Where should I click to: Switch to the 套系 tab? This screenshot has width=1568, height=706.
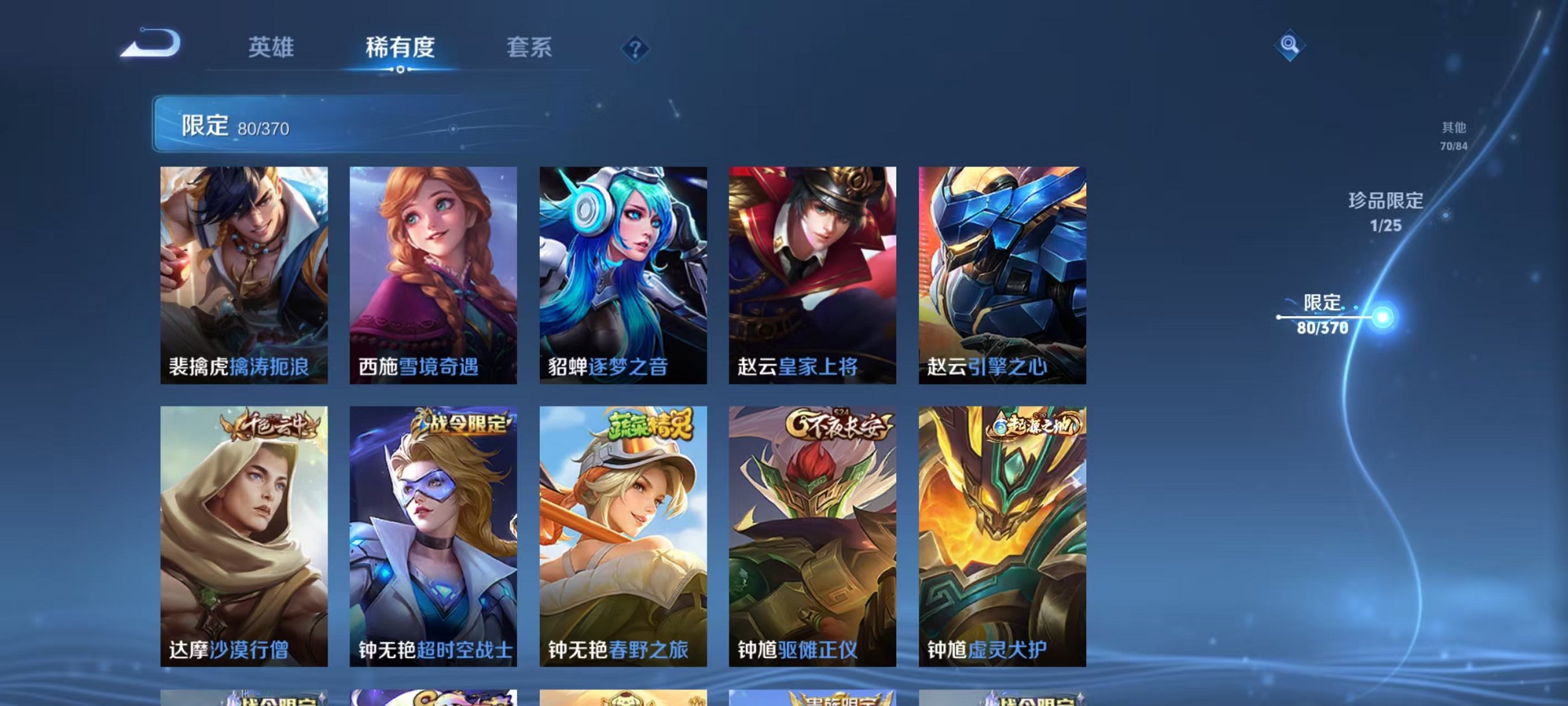tap(531, 47)
